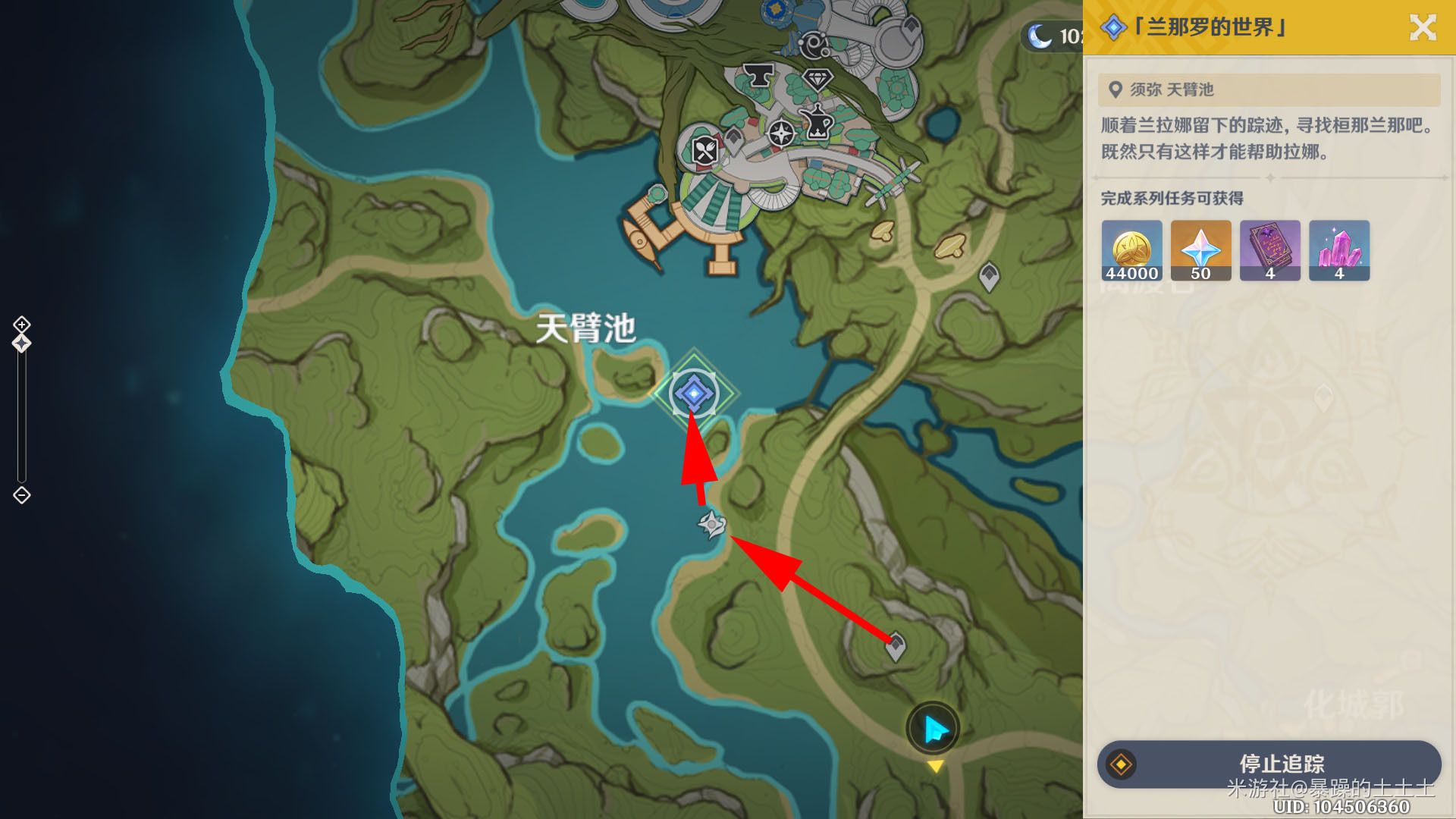Click the pink crystal reward showing 4
The width and height of the screenshot is (1456, 819).
click(x=1338, y=250)
